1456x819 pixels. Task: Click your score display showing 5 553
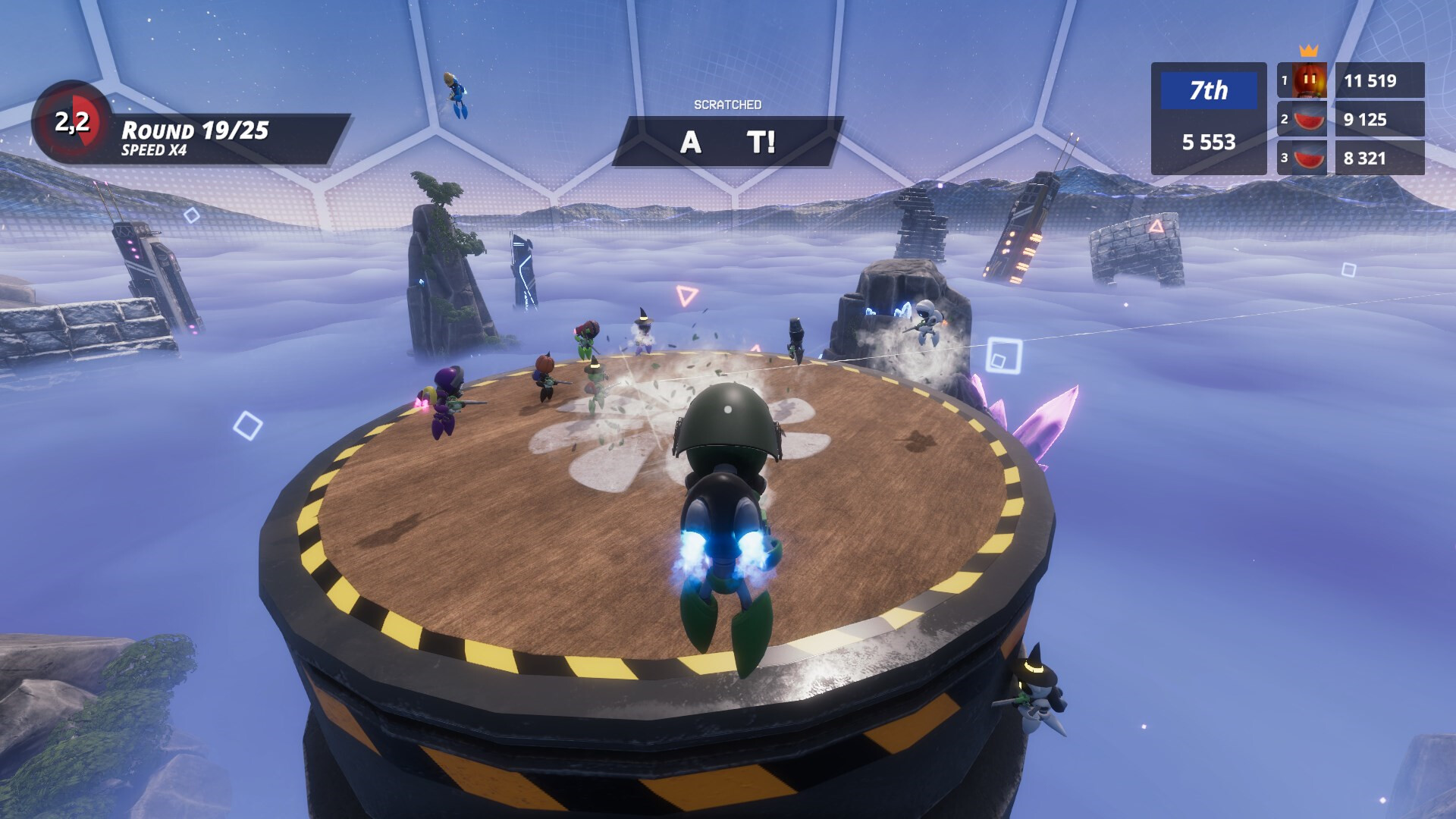point(1208,142)
